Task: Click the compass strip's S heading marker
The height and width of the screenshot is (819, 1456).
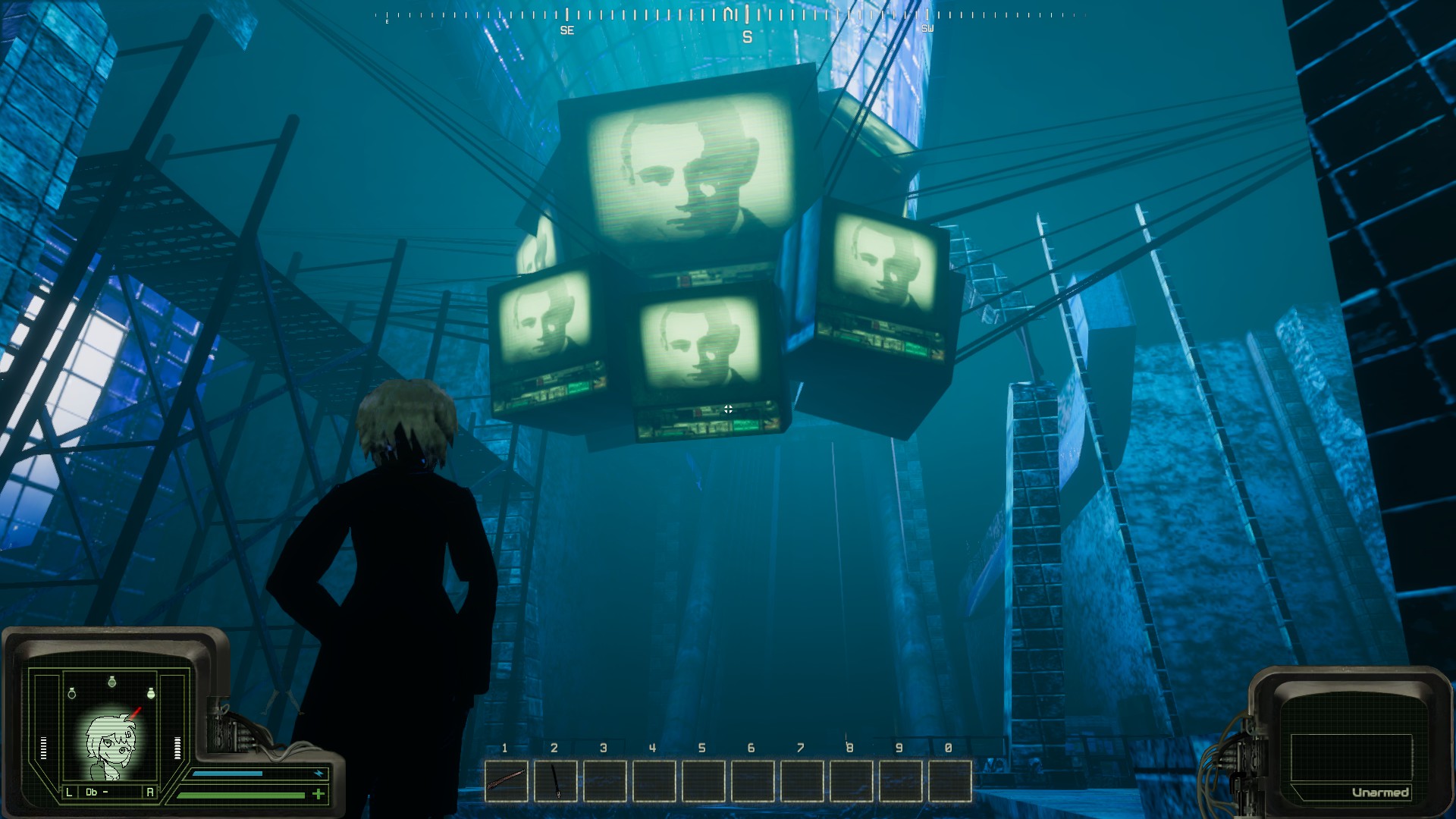Action: [x=747, y=37]
